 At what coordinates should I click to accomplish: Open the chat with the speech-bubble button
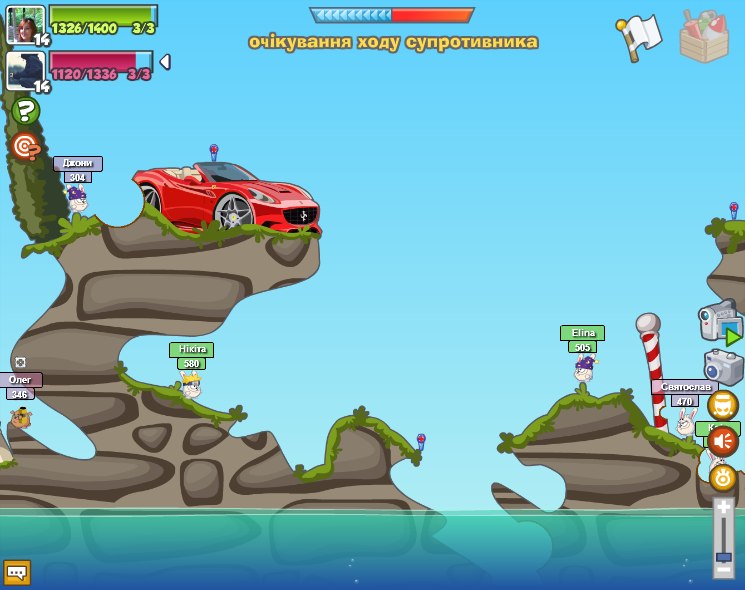(17, 572)
